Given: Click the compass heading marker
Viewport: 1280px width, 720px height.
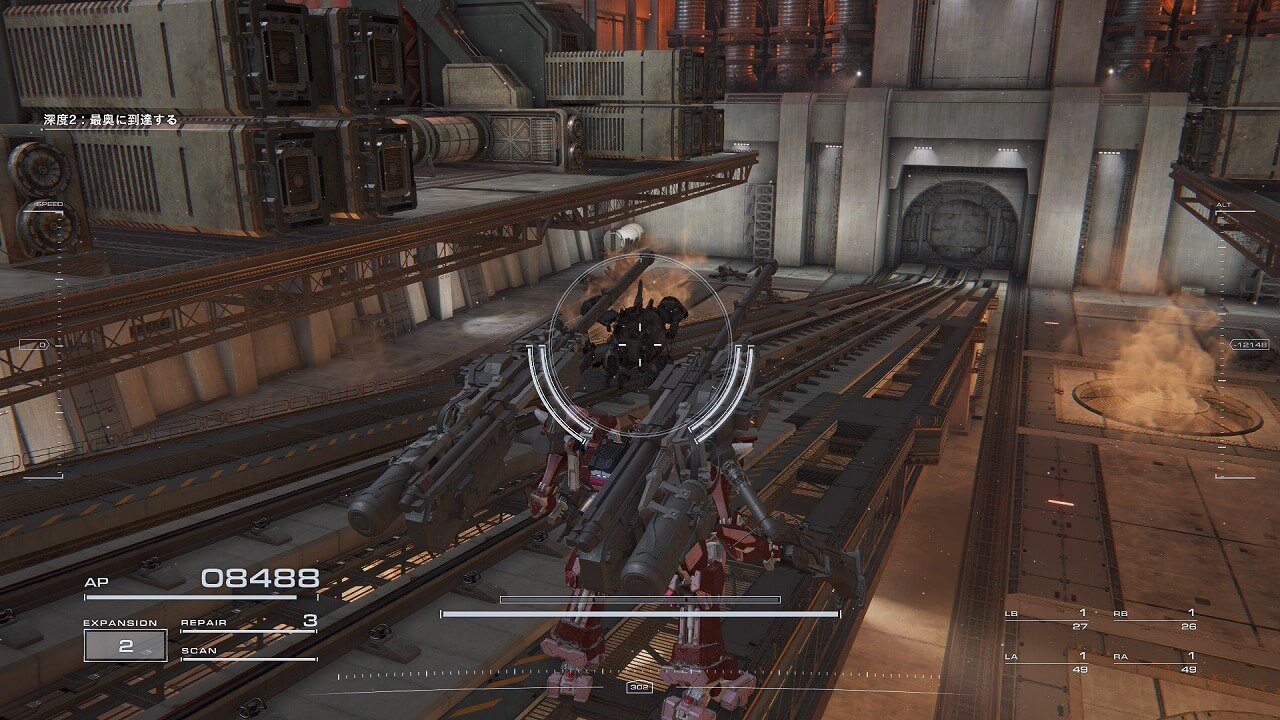Looking at the screenshot, I should coord(638,687).
